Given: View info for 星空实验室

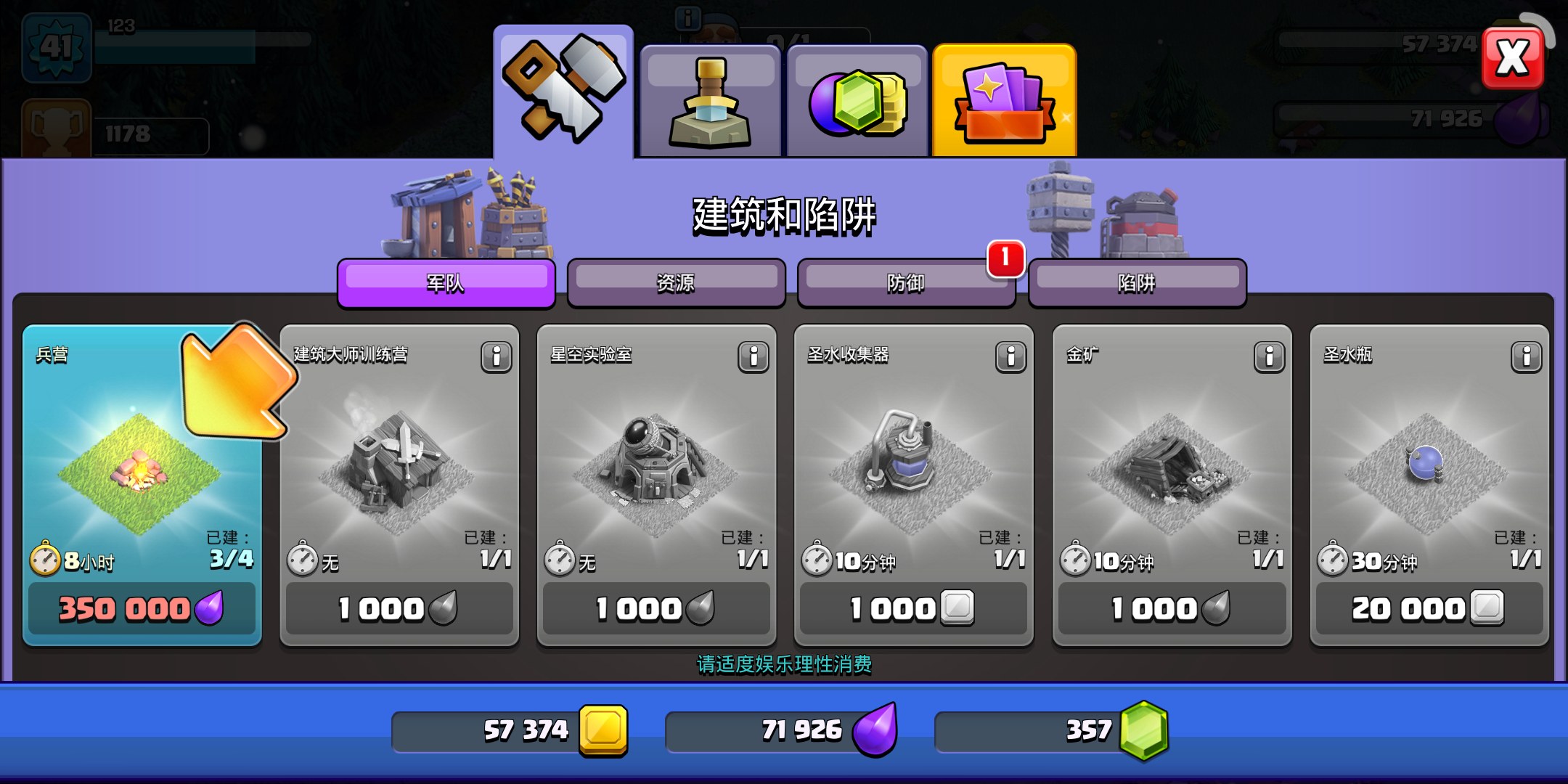Looking at the screenshot, I should pos(754,356).
